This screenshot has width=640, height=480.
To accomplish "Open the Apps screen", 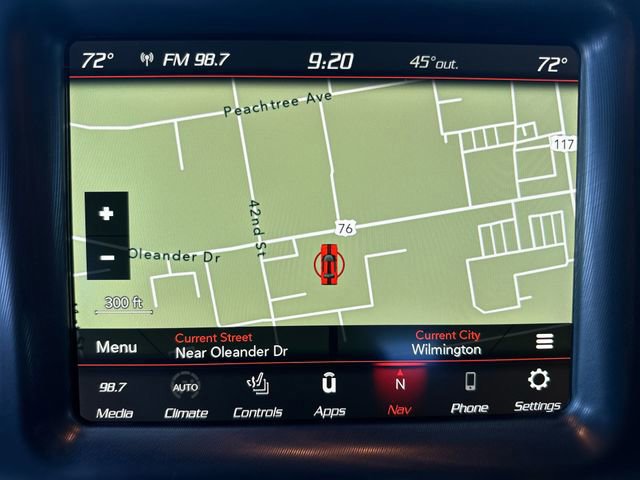I will tap(329, 394).
